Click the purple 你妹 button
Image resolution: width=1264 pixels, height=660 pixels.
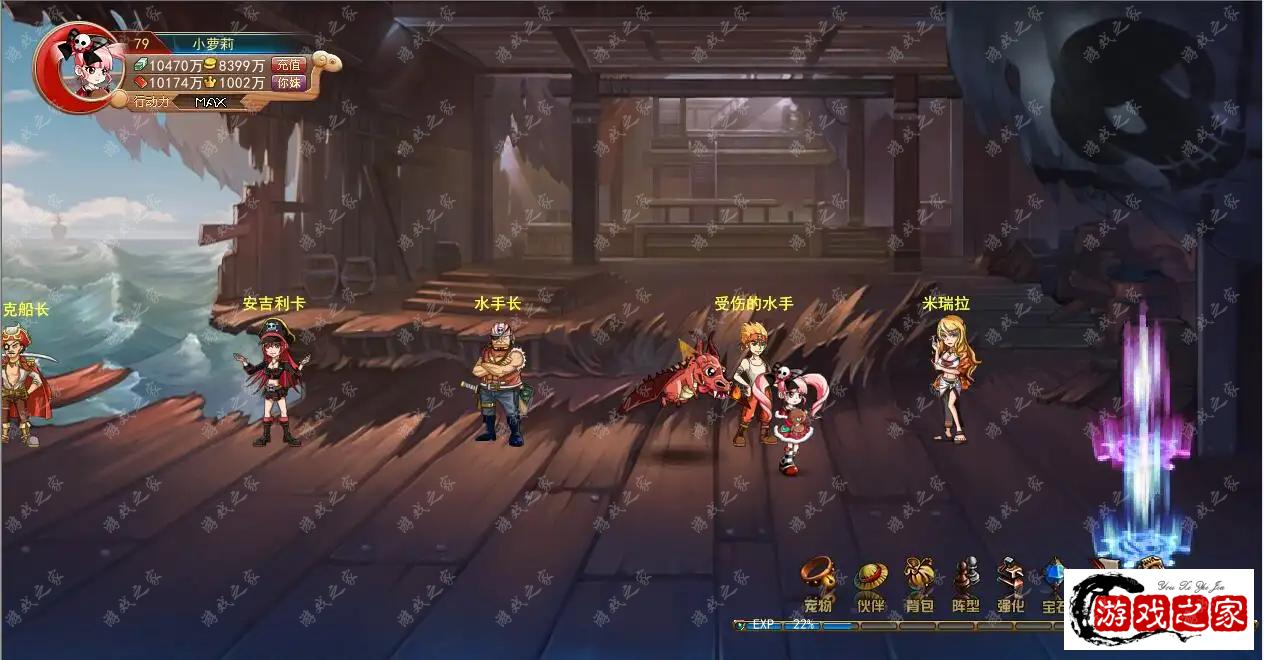click(289, 83)
